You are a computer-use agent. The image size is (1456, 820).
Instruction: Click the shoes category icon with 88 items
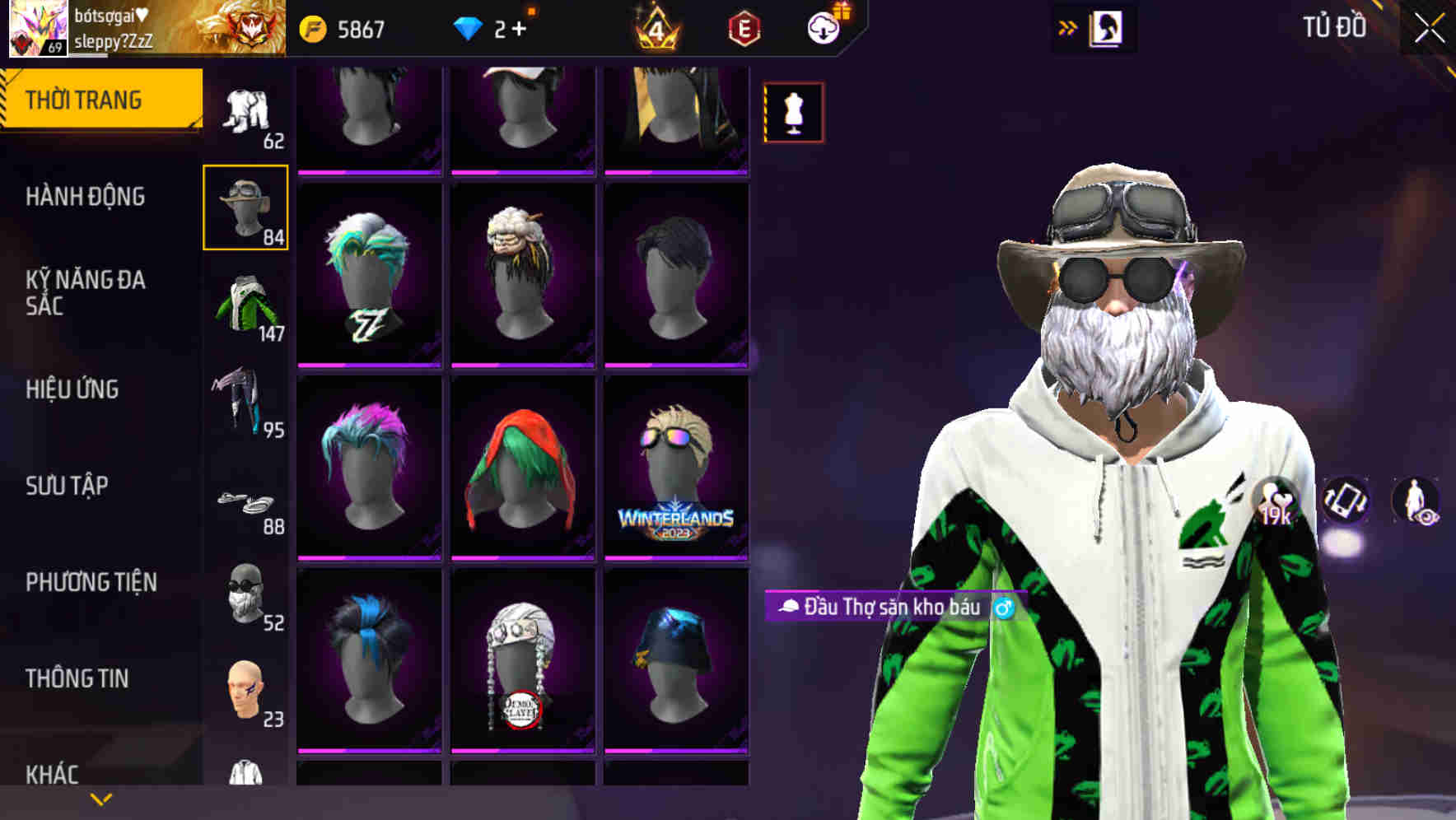245,502
